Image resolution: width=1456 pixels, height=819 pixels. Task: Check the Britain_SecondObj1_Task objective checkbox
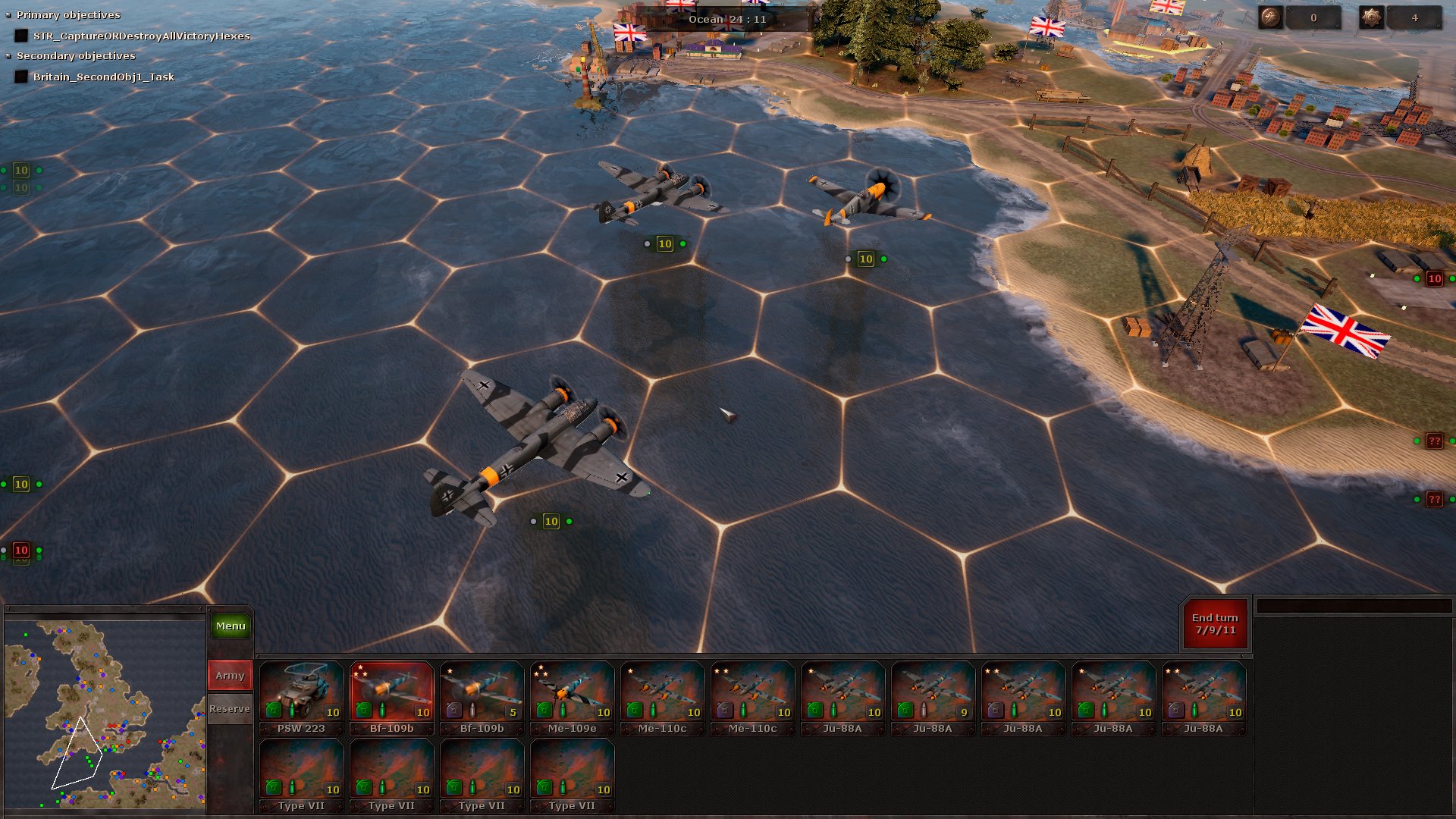coord(20,77)
